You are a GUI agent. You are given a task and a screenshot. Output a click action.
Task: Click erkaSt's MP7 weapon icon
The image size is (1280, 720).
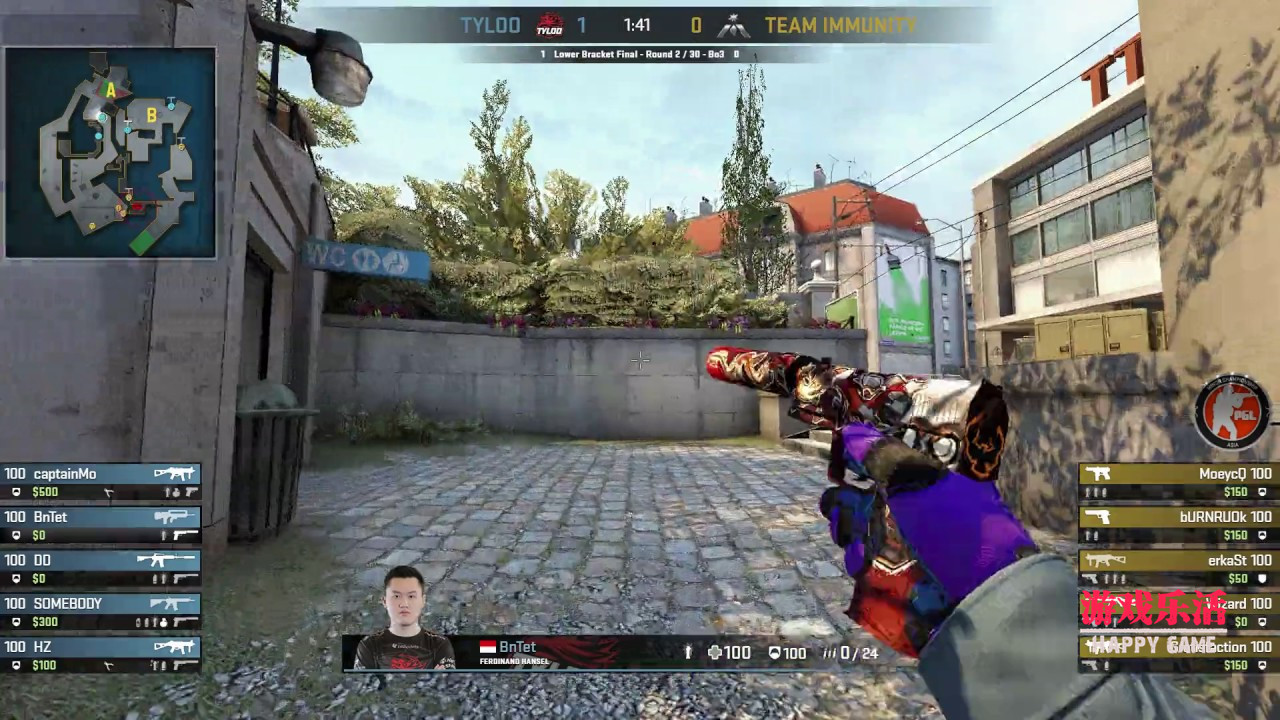click(1107, 559)
